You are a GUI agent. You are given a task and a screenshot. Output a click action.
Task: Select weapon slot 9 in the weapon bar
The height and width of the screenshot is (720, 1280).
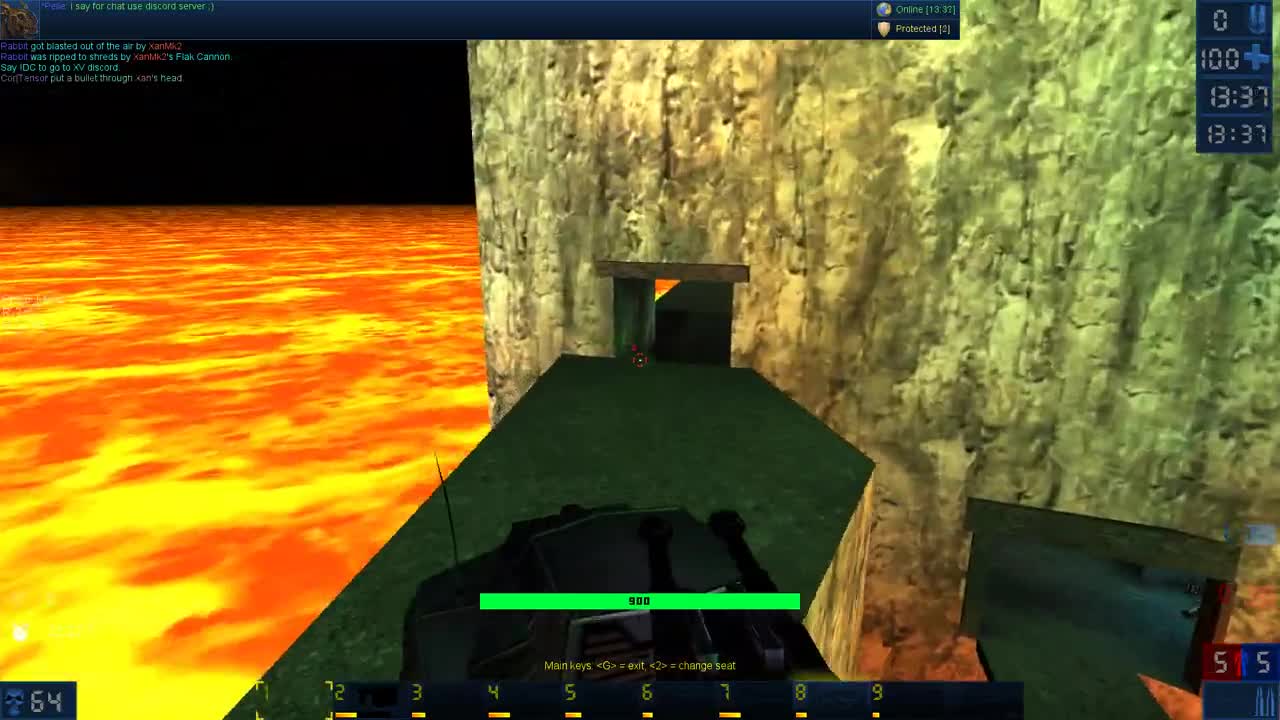pos(877,692)
